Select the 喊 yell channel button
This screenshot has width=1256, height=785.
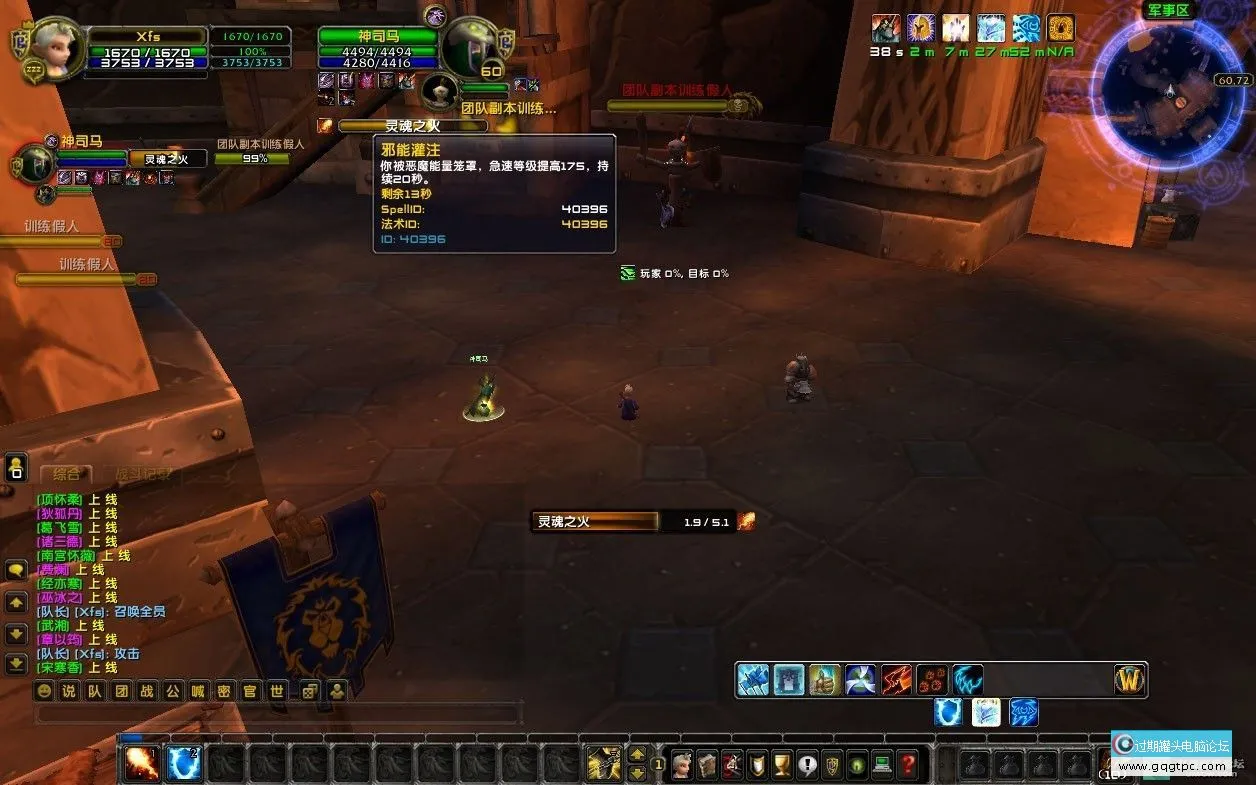point(199,691)
